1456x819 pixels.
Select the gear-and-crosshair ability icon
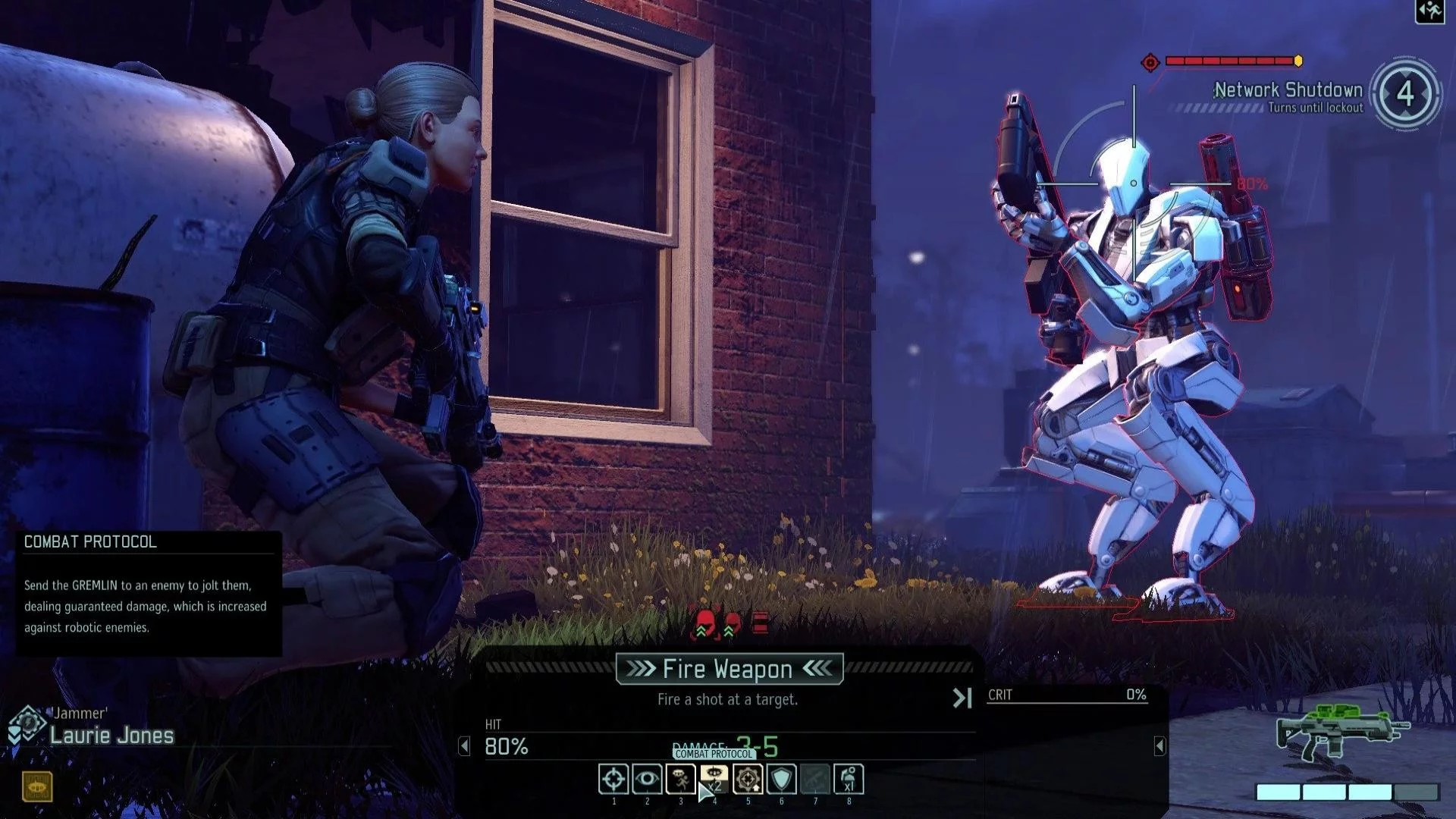pos(748,779)
